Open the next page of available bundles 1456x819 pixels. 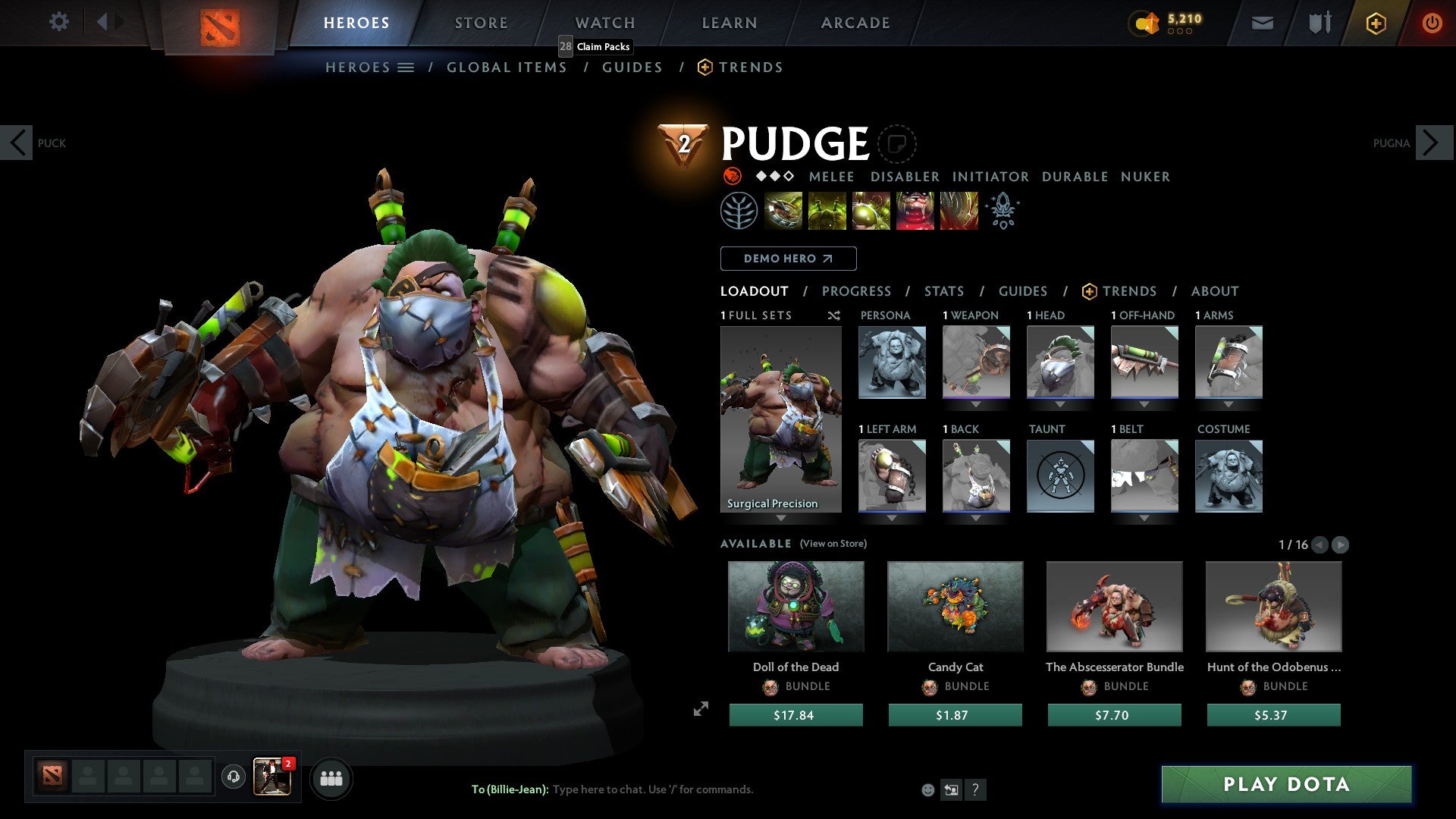tap(1341, 544)
